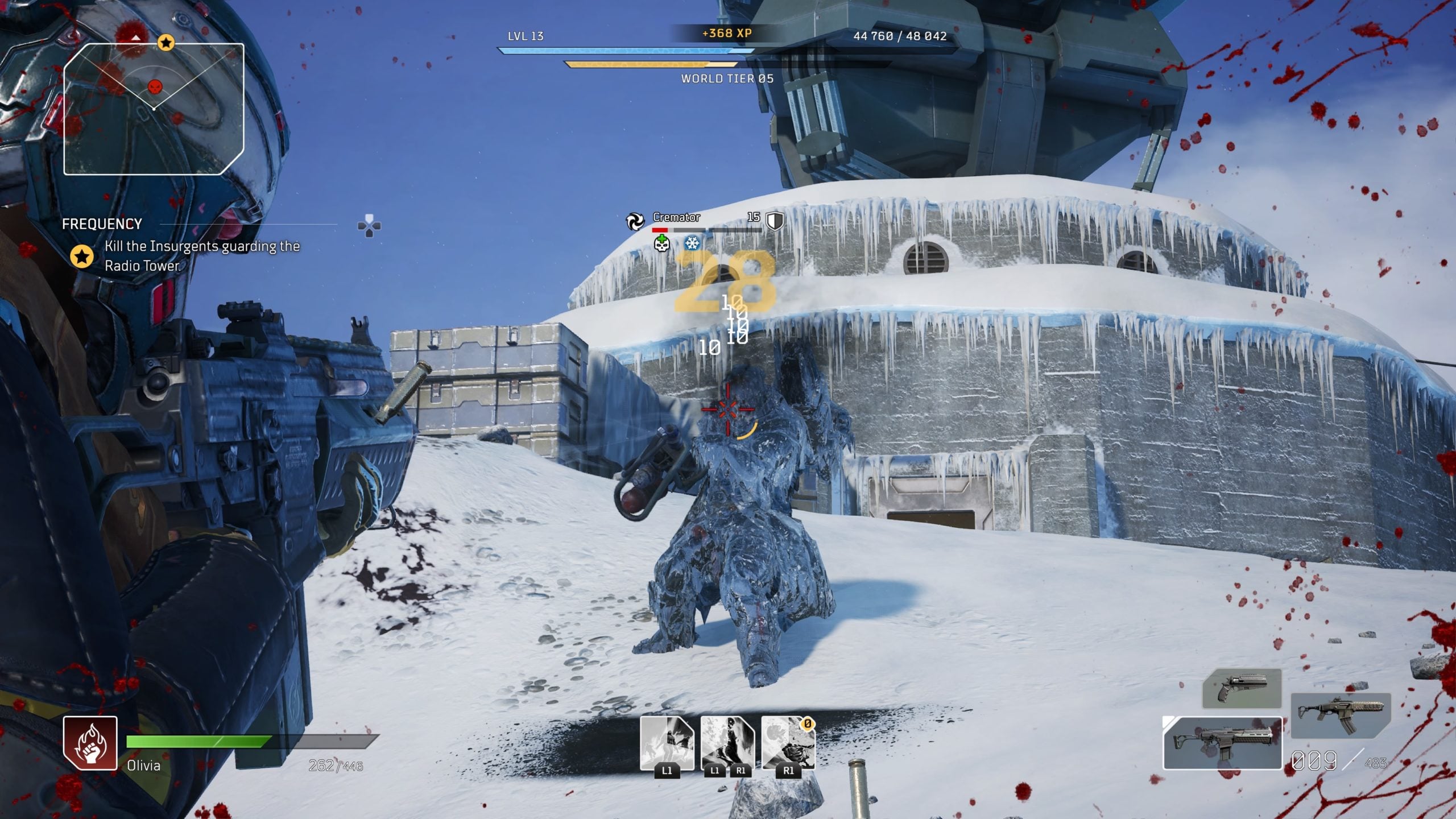The width and height of the screenshot is (1456, 819).
Task: Select the highlighted equipped assault rifle slot
Action: tap(1223, 743)
